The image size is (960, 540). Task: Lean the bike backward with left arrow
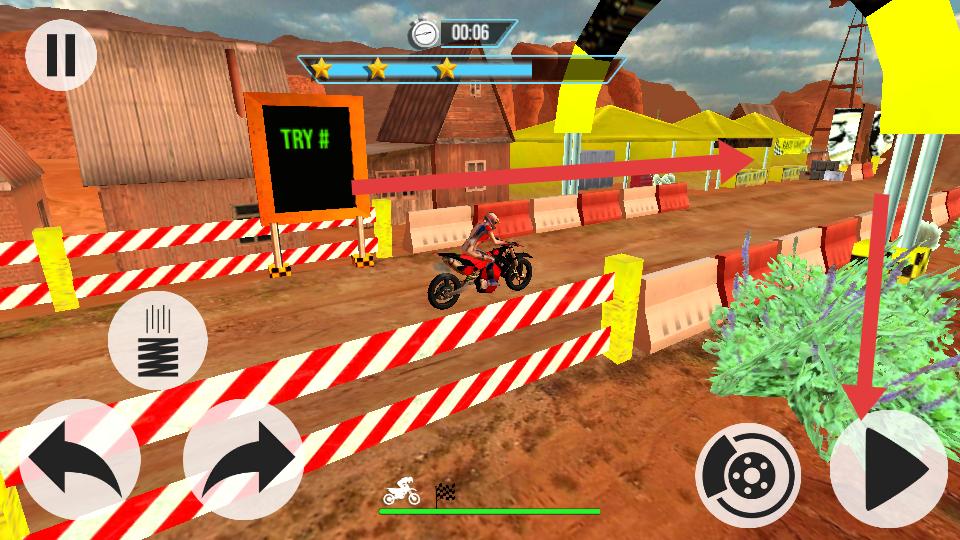pos(78,461)
